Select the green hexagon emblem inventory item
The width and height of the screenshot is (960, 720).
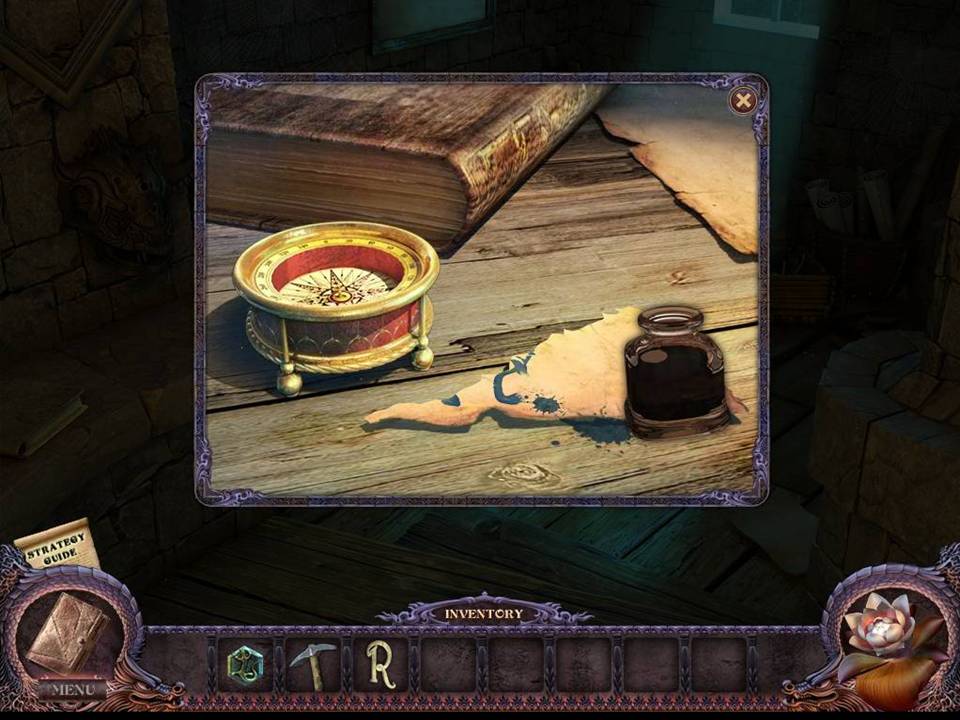245,665
